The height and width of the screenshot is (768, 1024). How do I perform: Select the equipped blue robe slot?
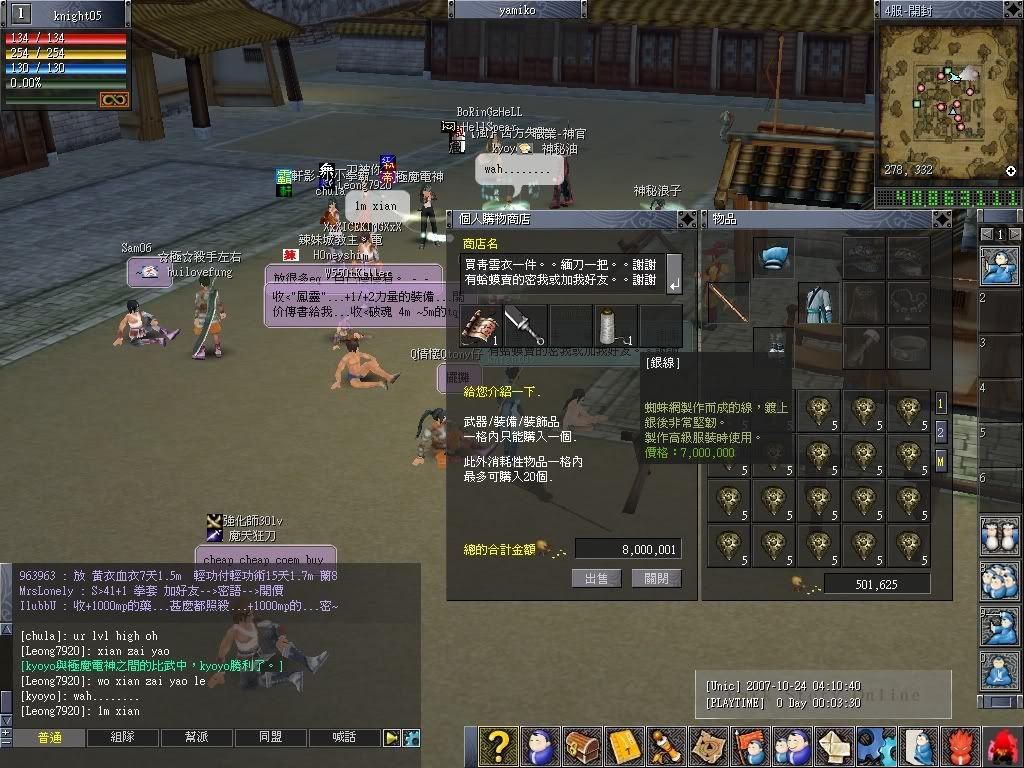pyautogui.click(x=818, y=302)
